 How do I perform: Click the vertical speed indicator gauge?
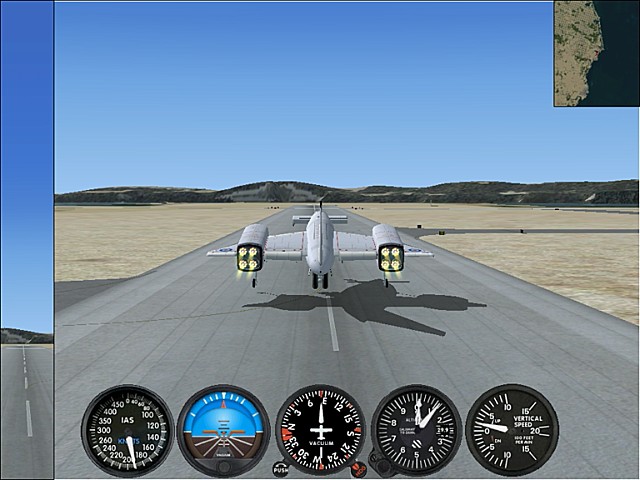coord(511,430)
